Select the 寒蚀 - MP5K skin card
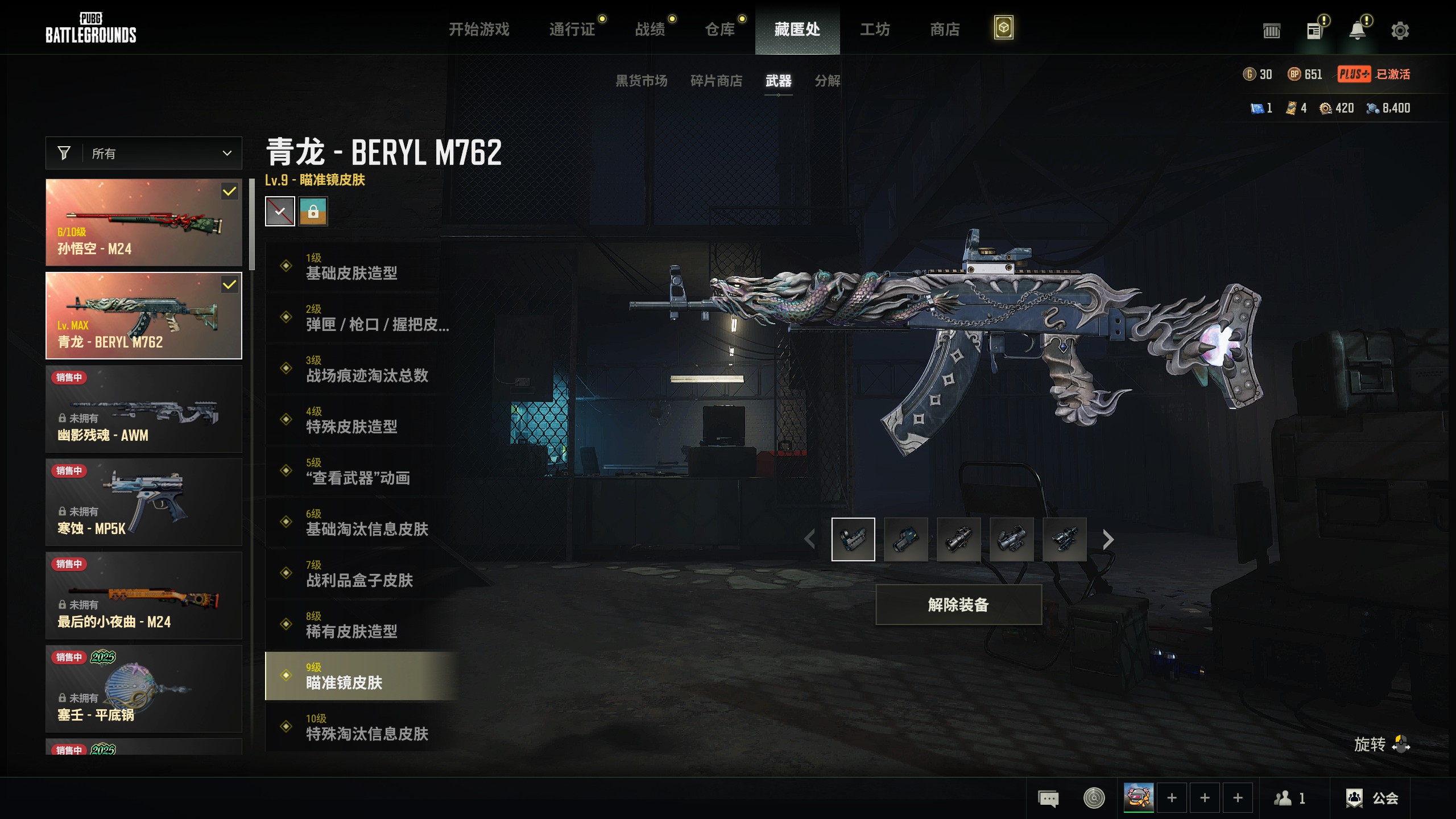The width and height of the screenshot is (1456, 819). (144, 502)
